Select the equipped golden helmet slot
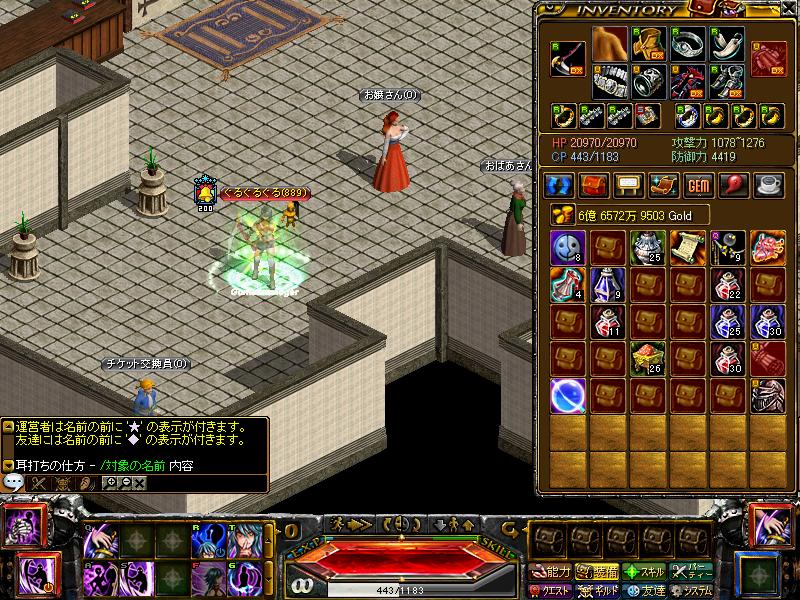Viewport: 800px width, 600px height. 648,44
